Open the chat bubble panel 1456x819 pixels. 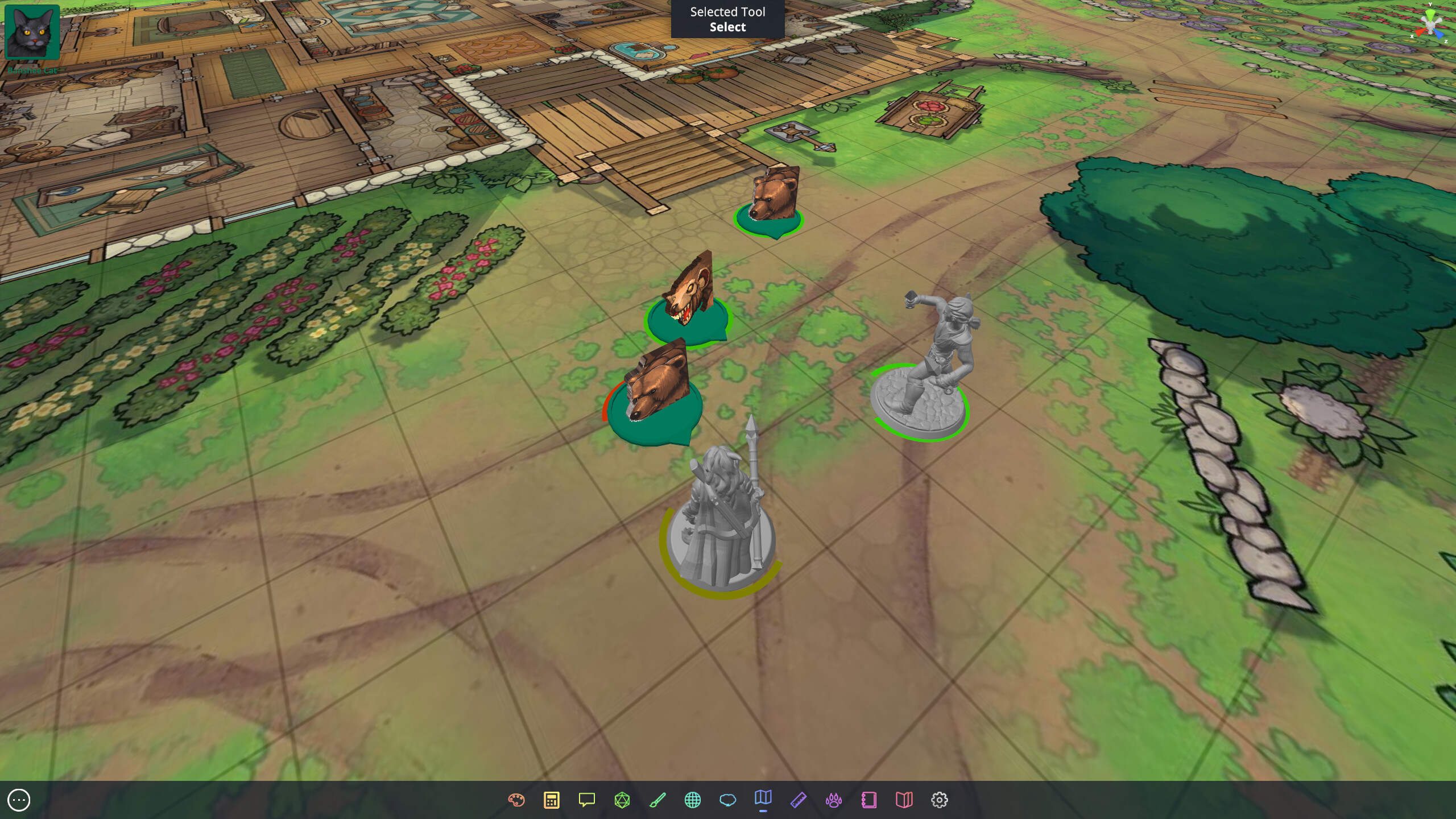586,799
